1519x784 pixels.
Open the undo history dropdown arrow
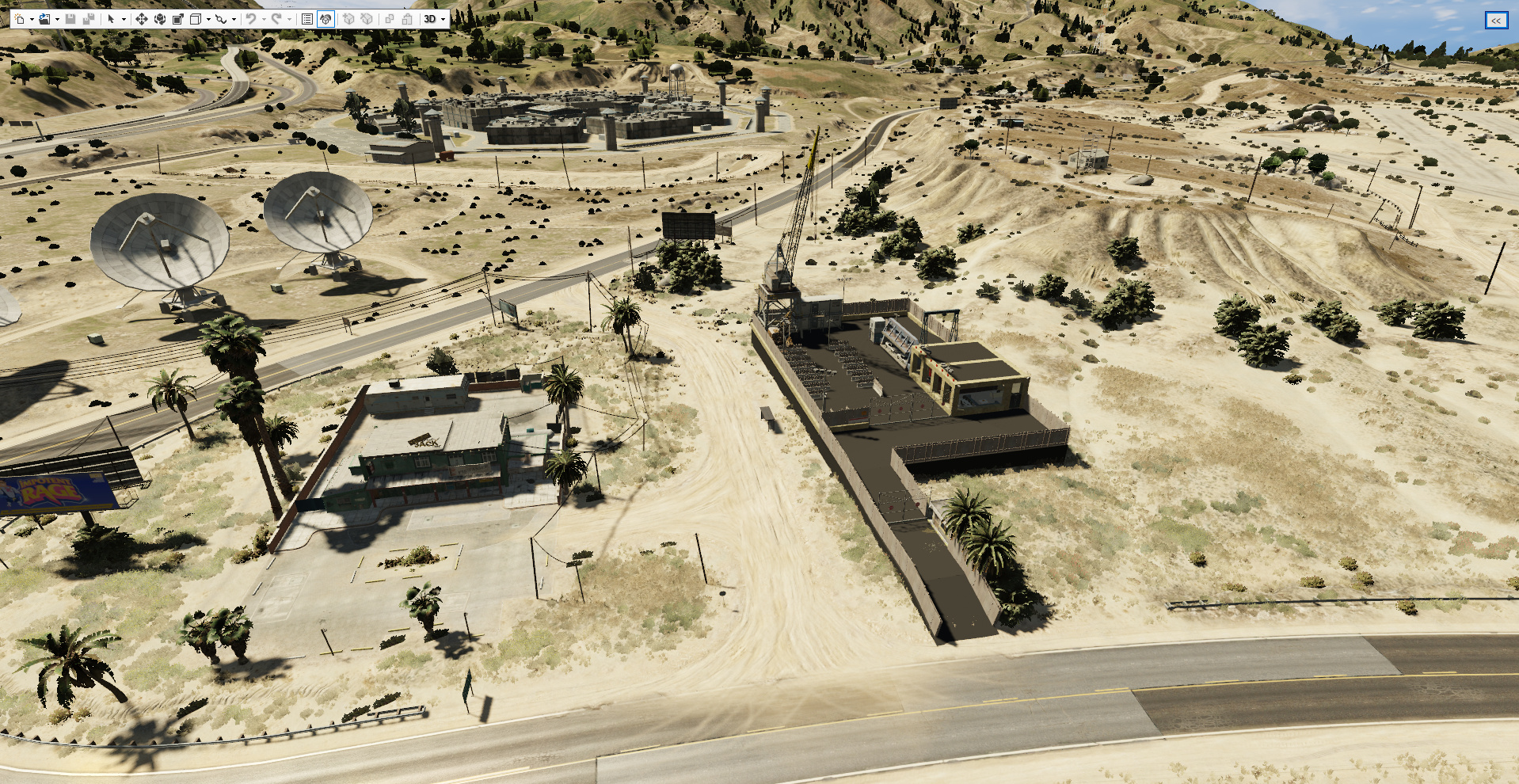[264, 20]
